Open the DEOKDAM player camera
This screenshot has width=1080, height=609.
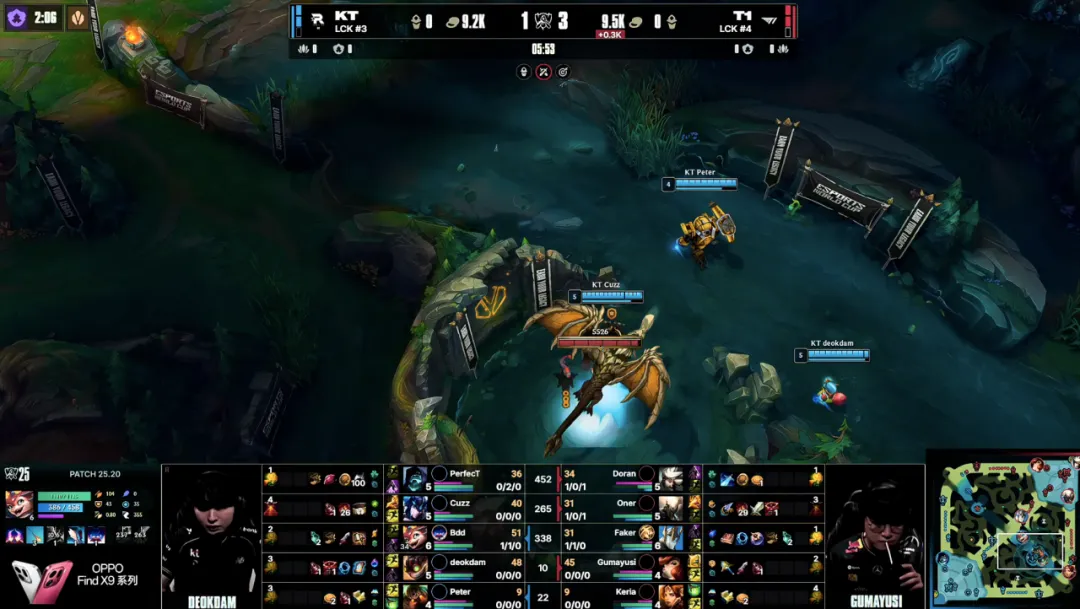(211, 534)
